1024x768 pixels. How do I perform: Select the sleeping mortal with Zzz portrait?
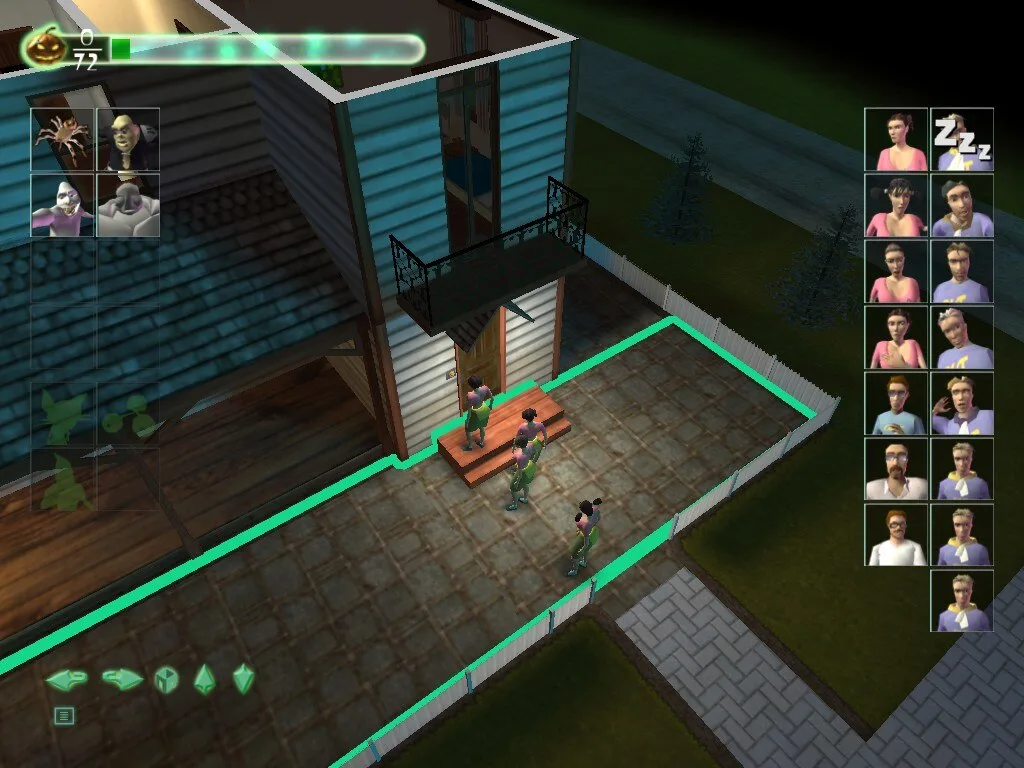962,139
